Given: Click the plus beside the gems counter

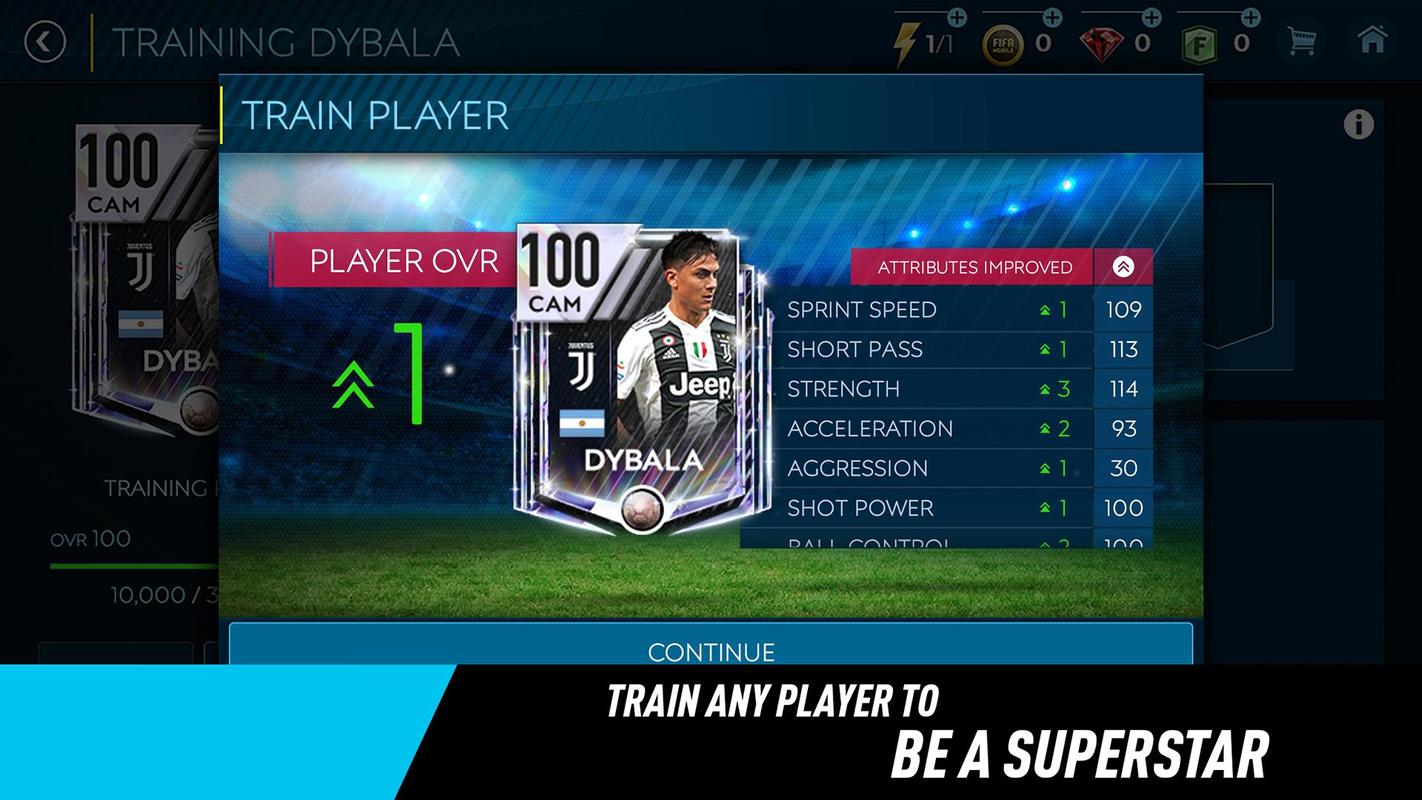Looking at the screenshot, I should [x=1150, y=16].
